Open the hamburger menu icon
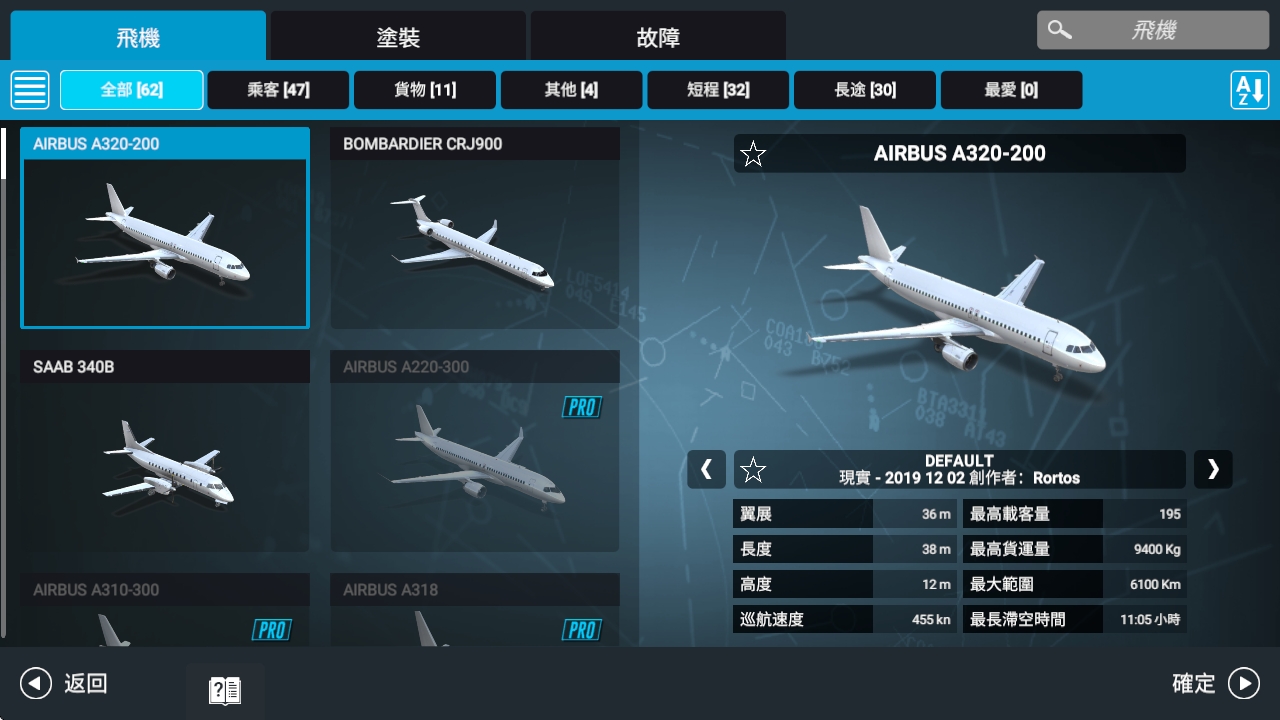 click(x=30, y=89)
